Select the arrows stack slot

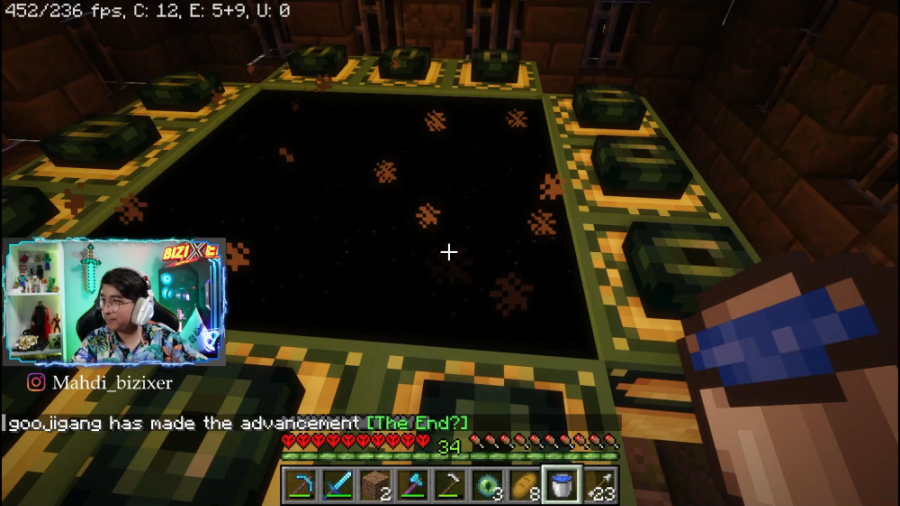click(598, 485)
